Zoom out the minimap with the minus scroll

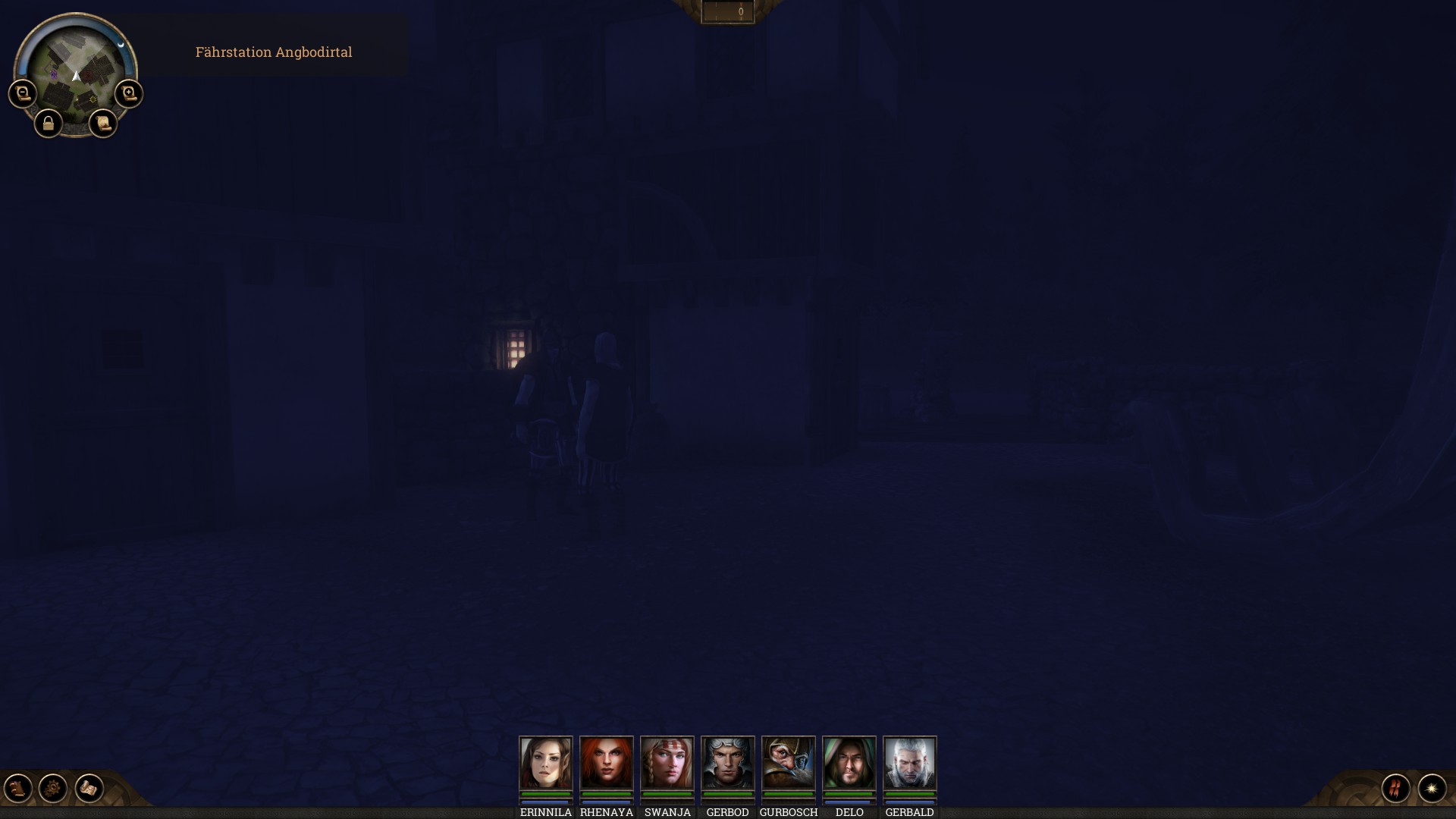(23, 94)
